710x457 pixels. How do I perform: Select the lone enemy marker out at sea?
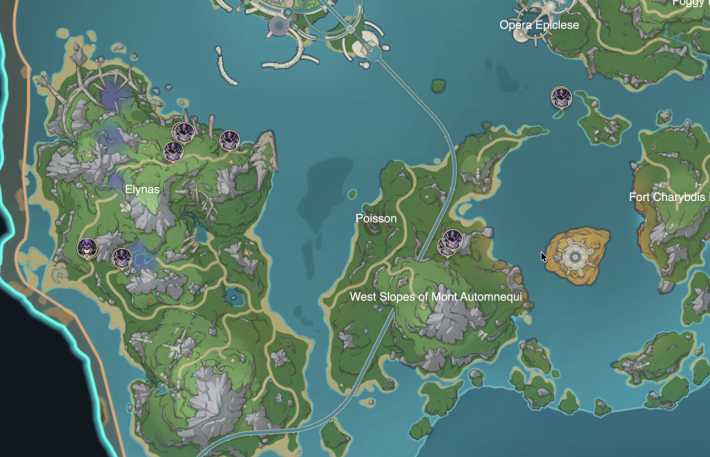[561, 97]
